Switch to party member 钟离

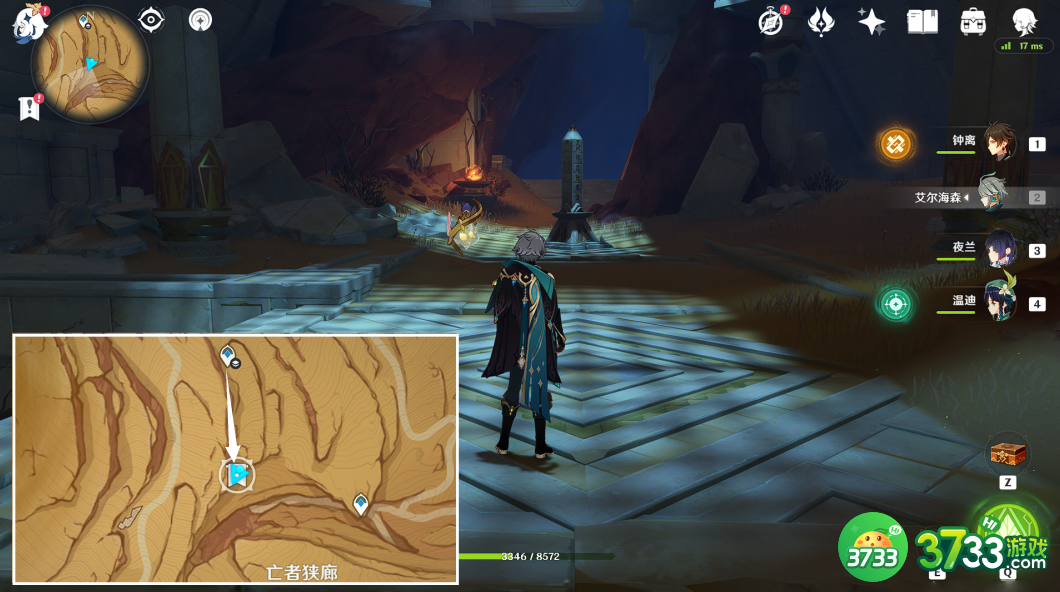[x=998, y=143]
